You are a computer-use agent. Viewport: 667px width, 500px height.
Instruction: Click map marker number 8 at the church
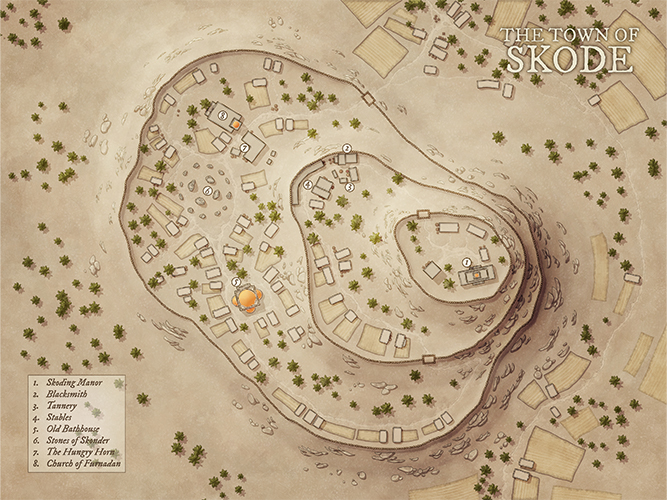221,116
